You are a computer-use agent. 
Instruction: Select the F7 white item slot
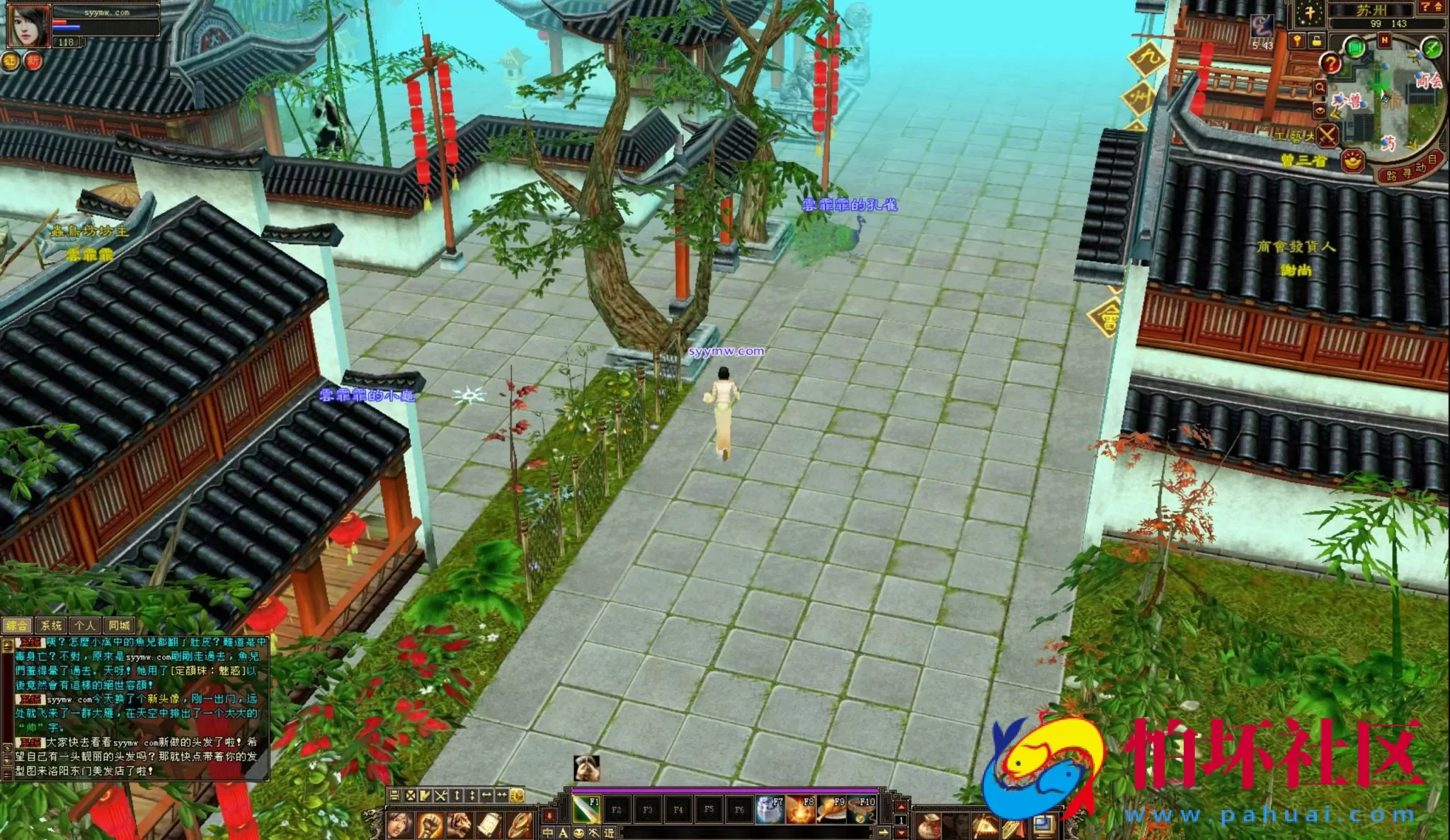point(770,809)
